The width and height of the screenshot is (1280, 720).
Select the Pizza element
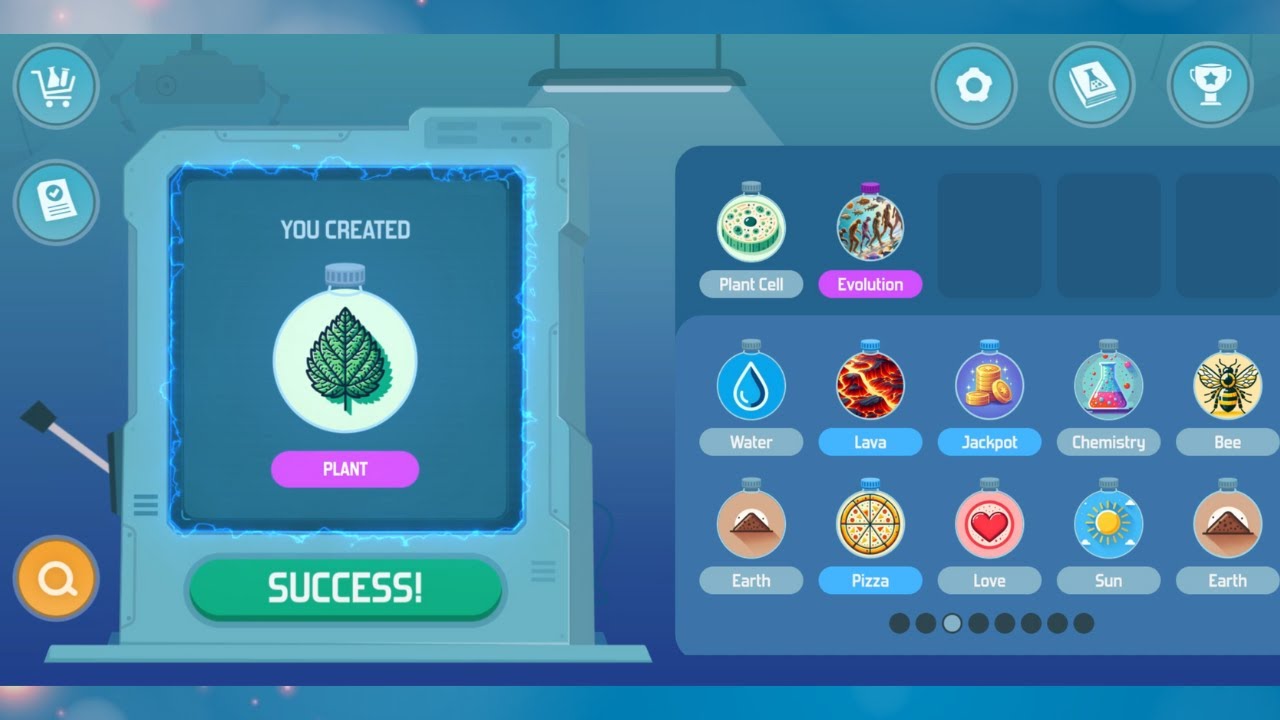point(870,523)
